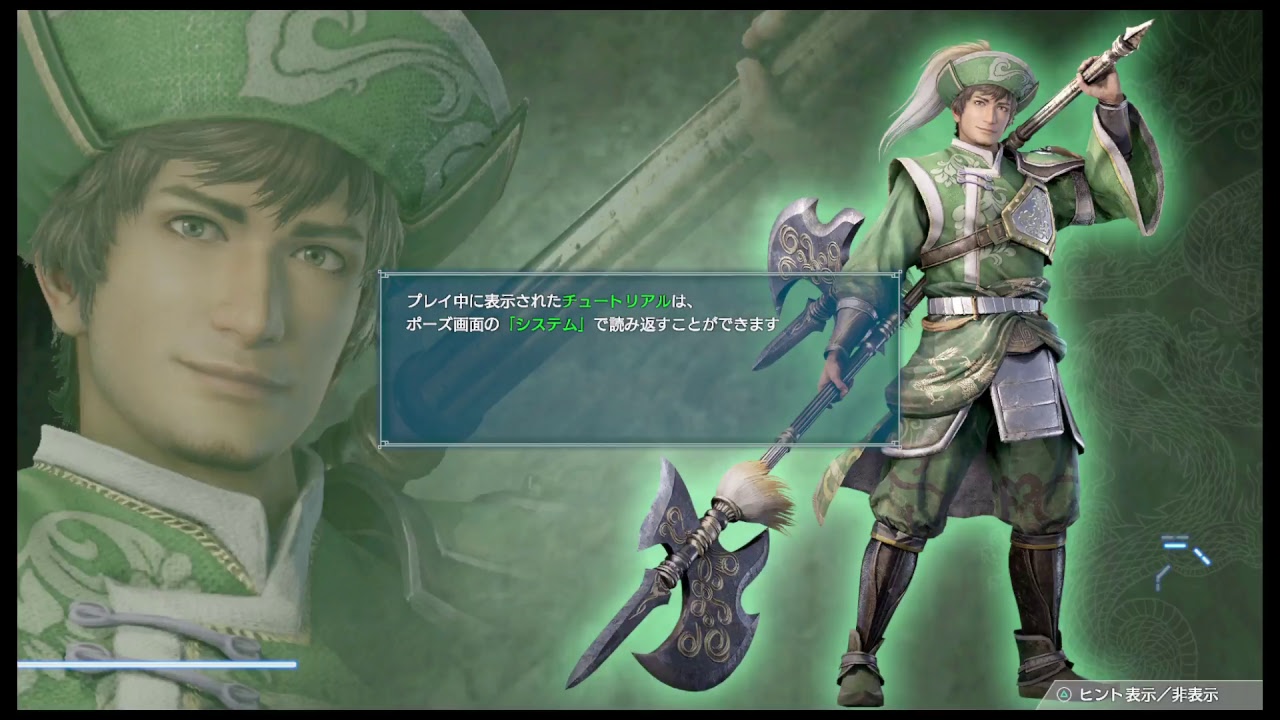Select the gray bent path marker
Screen dimensions: 1280x720
[x=1162, y=578]
